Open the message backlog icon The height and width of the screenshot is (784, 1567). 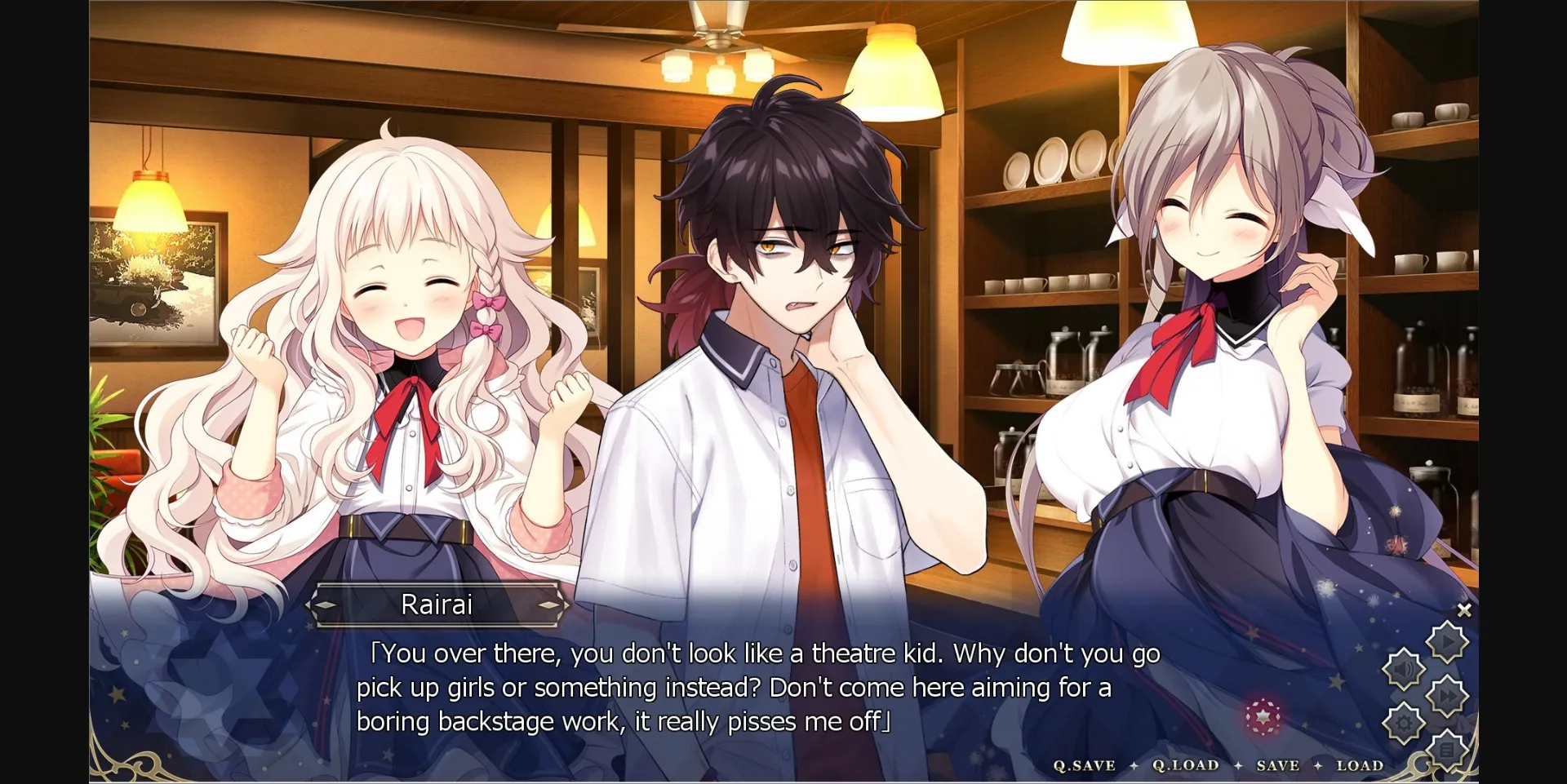click(1446, 751)
